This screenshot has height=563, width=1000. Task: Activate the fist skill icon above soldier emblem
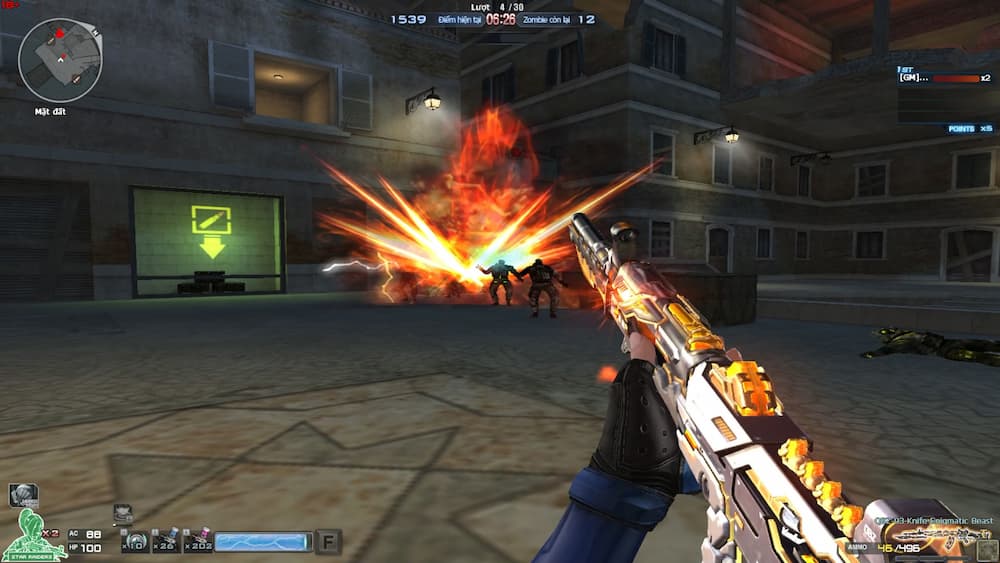23,495
